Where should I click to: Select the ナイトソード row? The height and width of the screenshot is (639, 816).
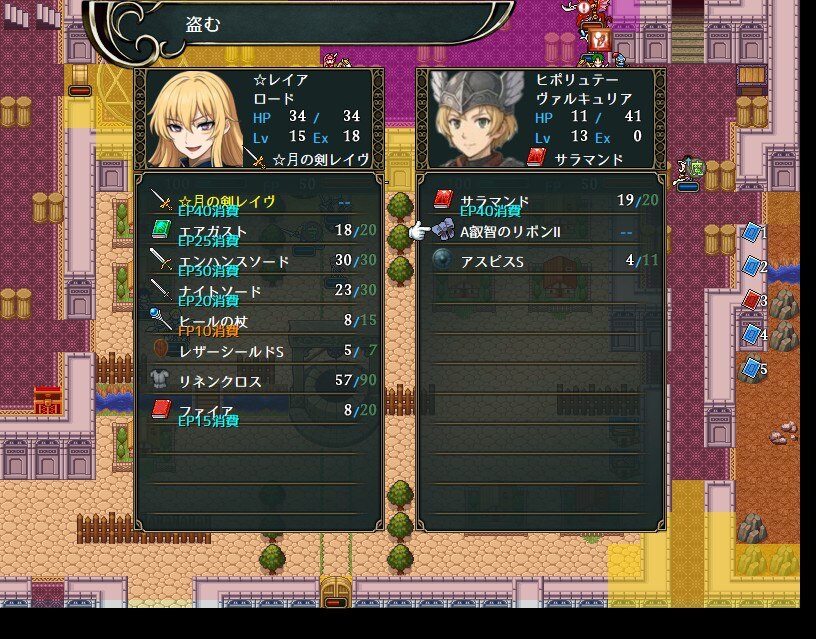click(258, 291)
